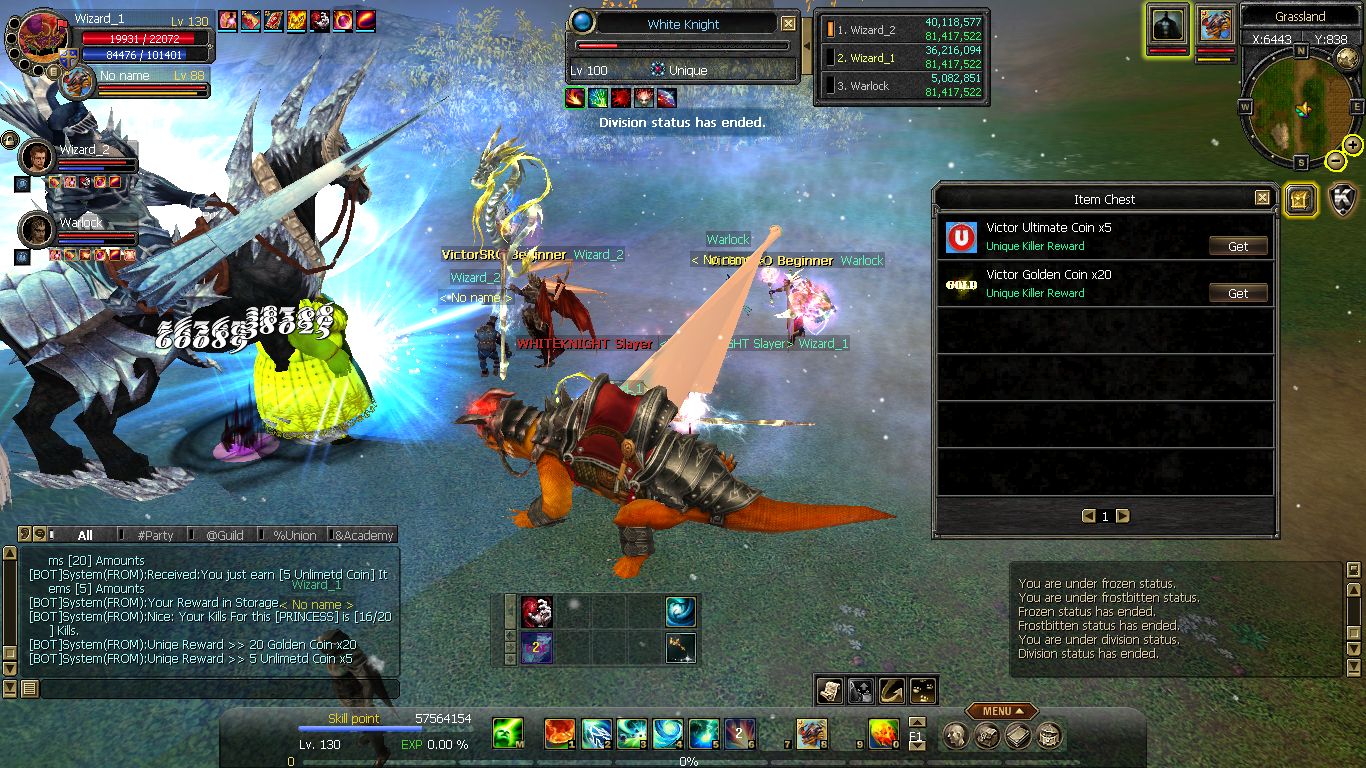The image size is (1366, 768).
Task: Open the %Union chat tab
Action: click(295, 535)
